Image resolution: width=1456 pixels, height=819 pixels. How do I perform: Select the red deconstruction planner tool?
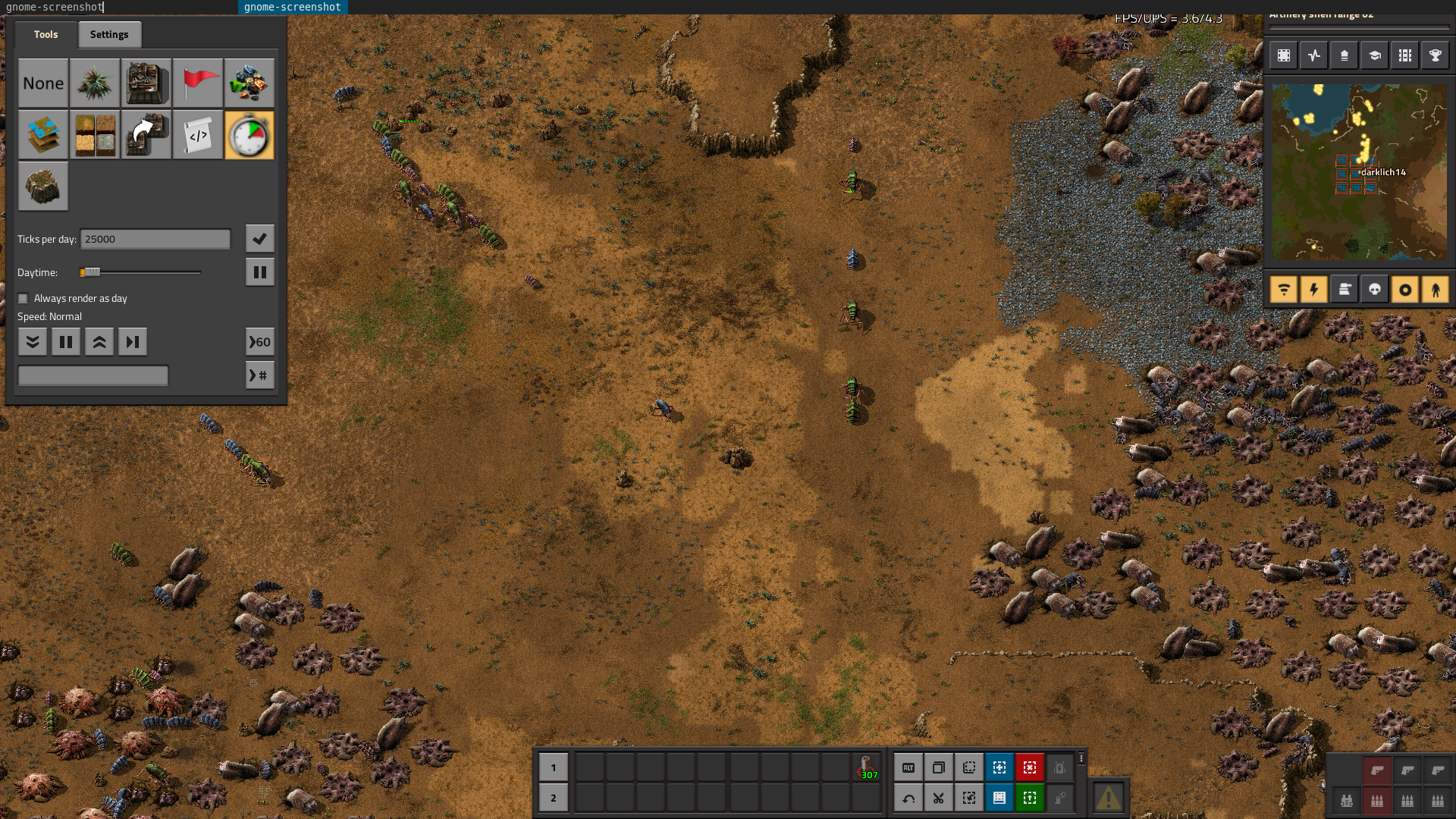[x=1029, y=768]
